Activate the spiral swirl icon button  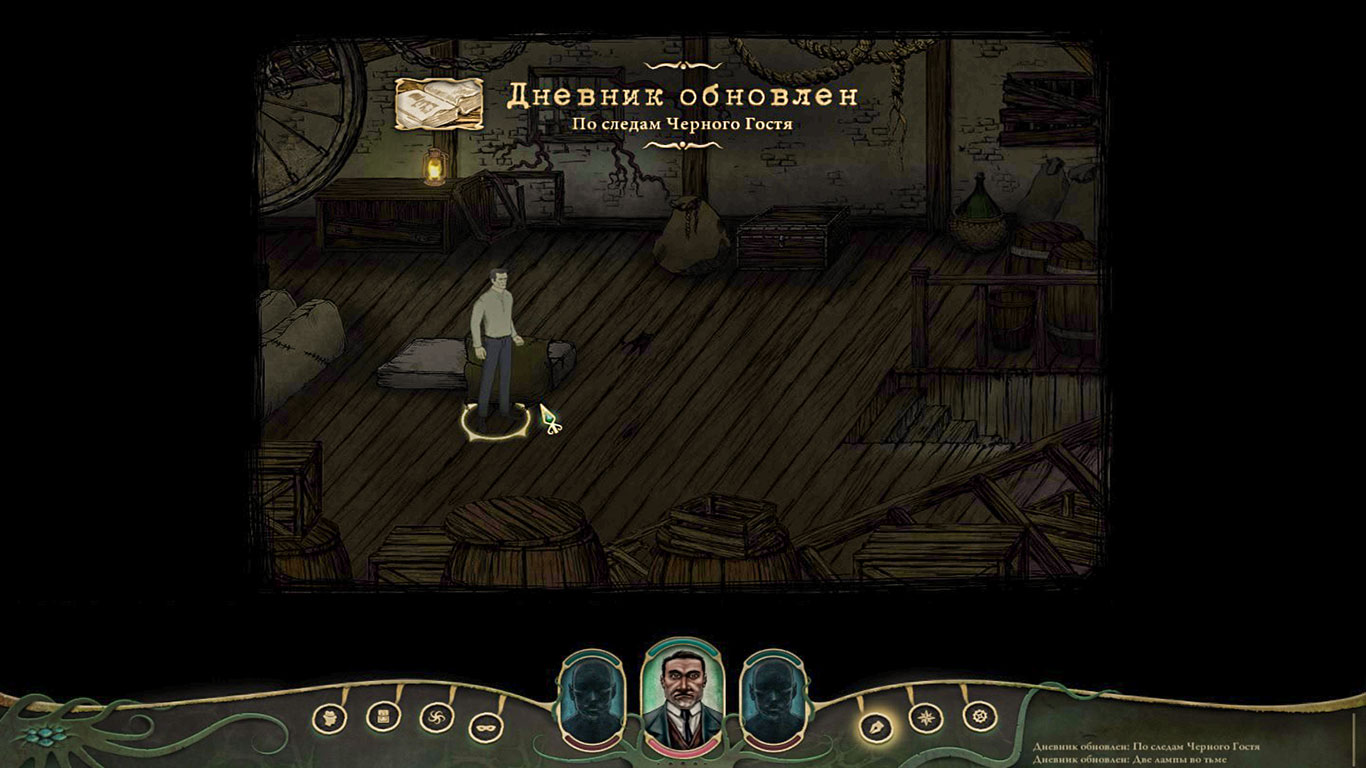point(436,717)
